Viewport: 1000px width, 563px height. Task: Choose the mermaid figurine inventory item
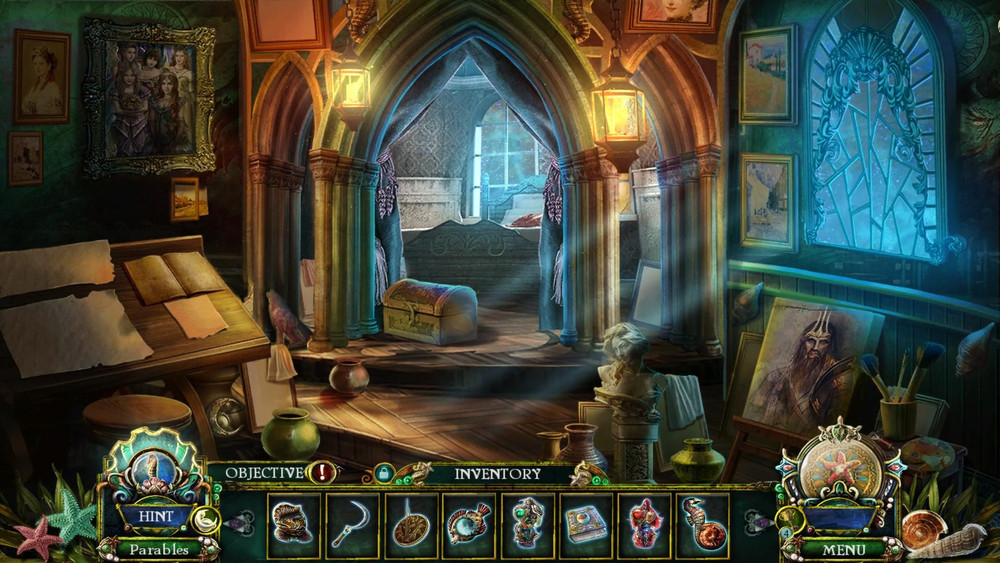pos(527,525)
